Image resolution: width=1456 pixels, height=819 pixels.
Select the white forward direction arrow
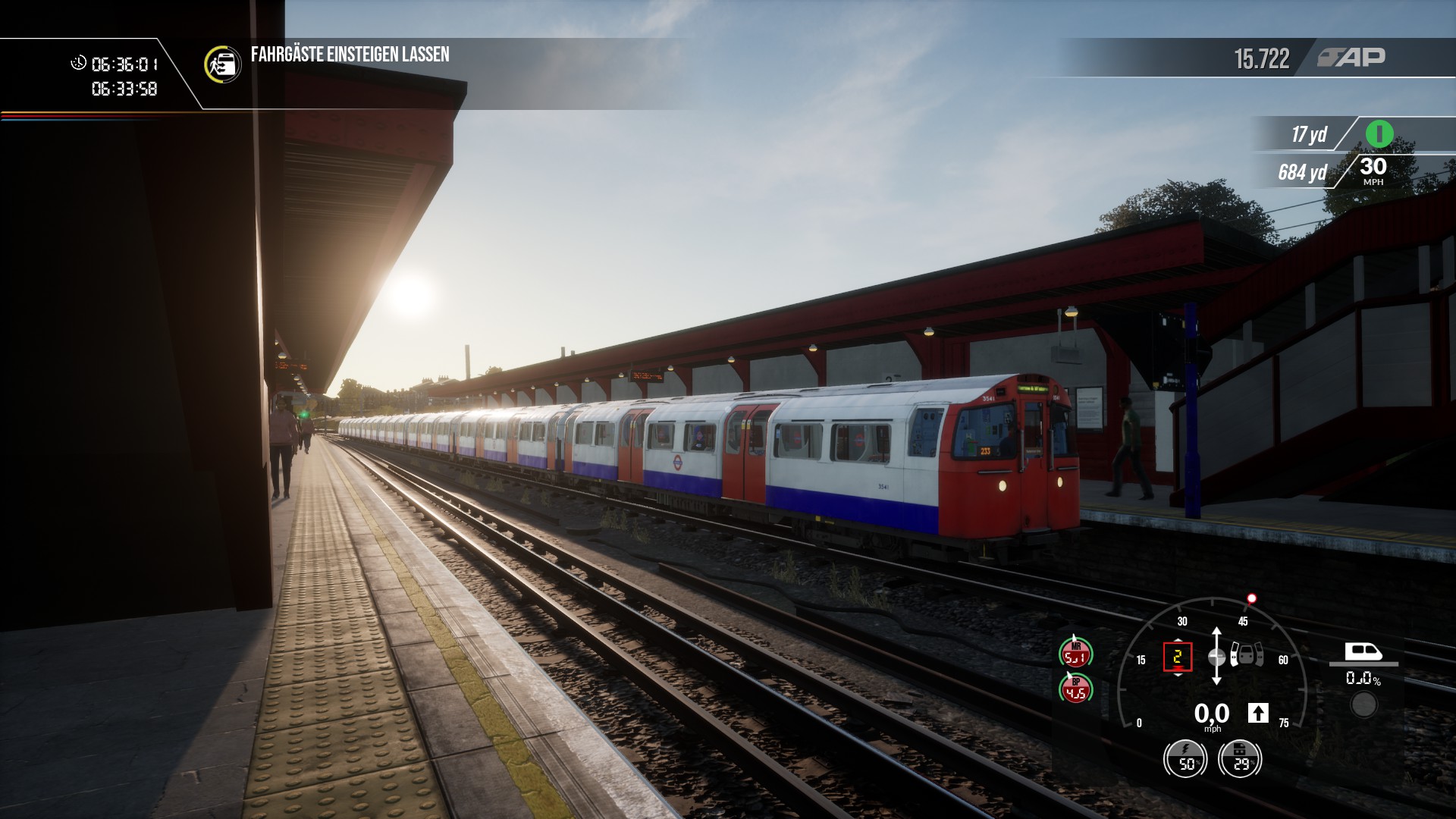(x=1258, y=713)
